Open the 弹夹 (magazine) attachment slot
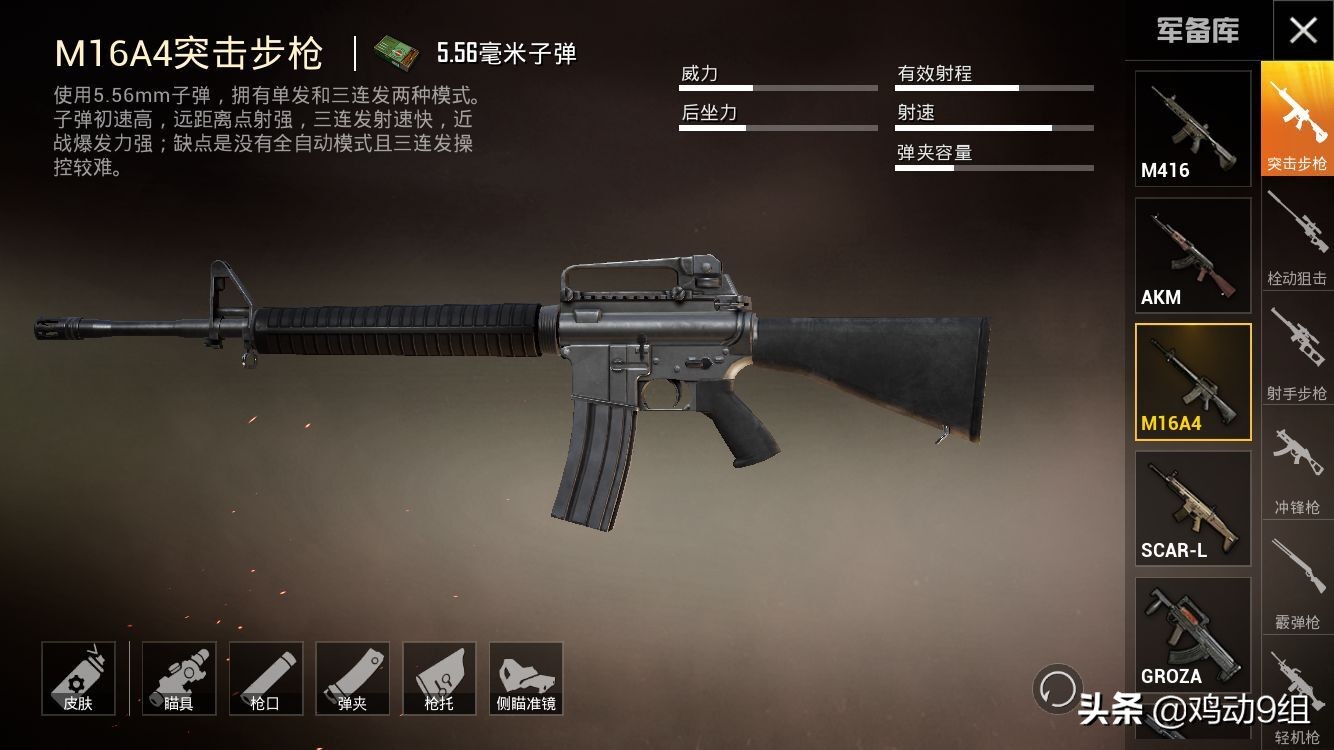1334x750 pixels. click(353, 678)
